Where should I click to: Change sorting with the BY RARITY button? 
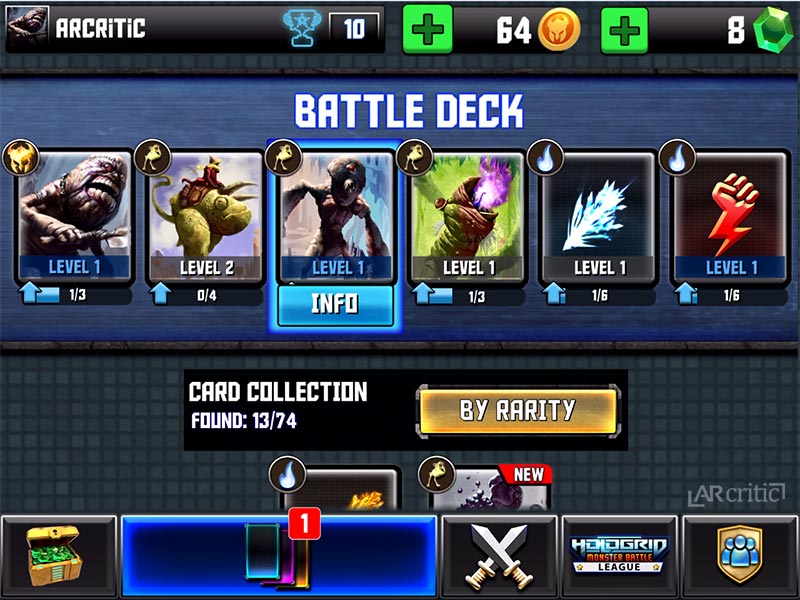[517, 410]
